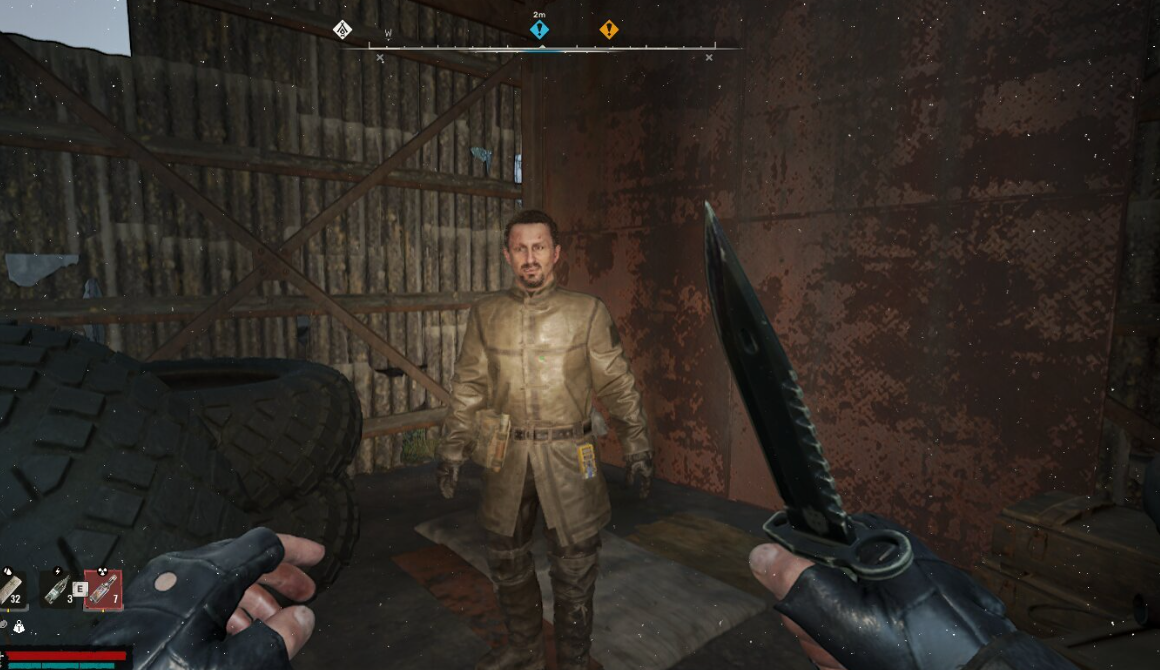Click the white campfire marker on compass

pyautogui.click(x=342, y=29)
